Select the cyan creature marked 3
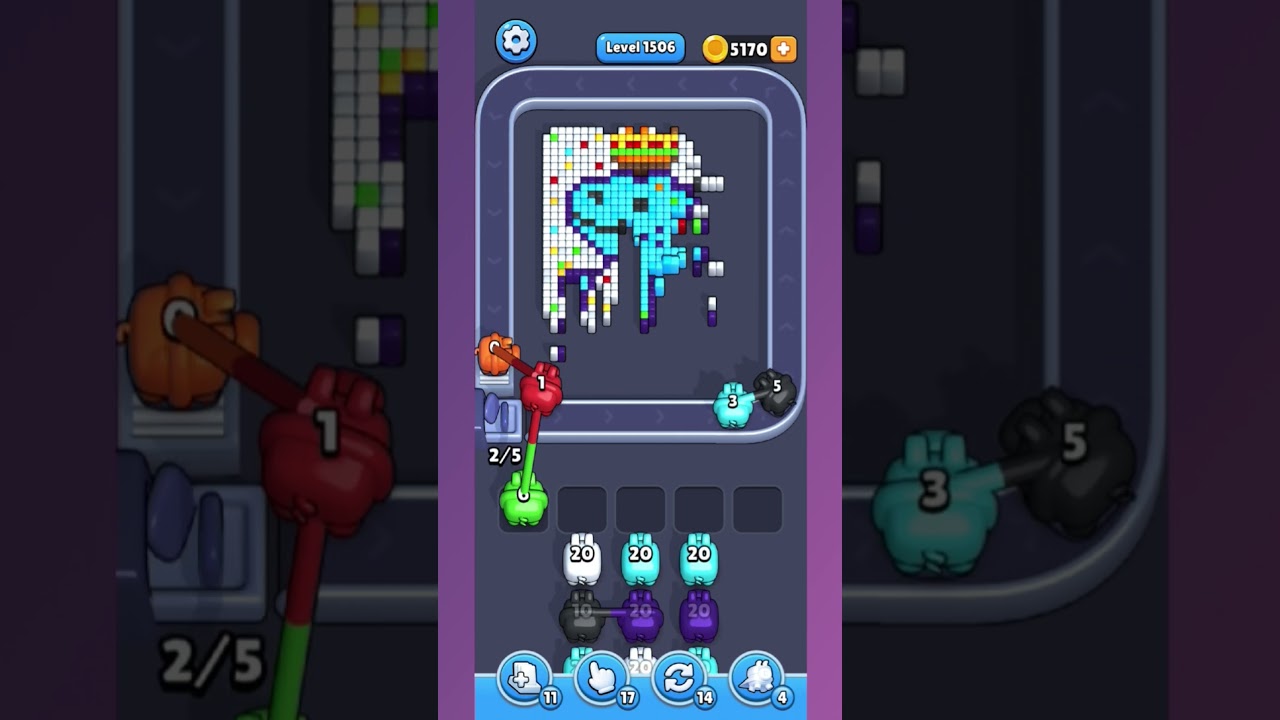 pyautogui.click(x=735, y=404)
